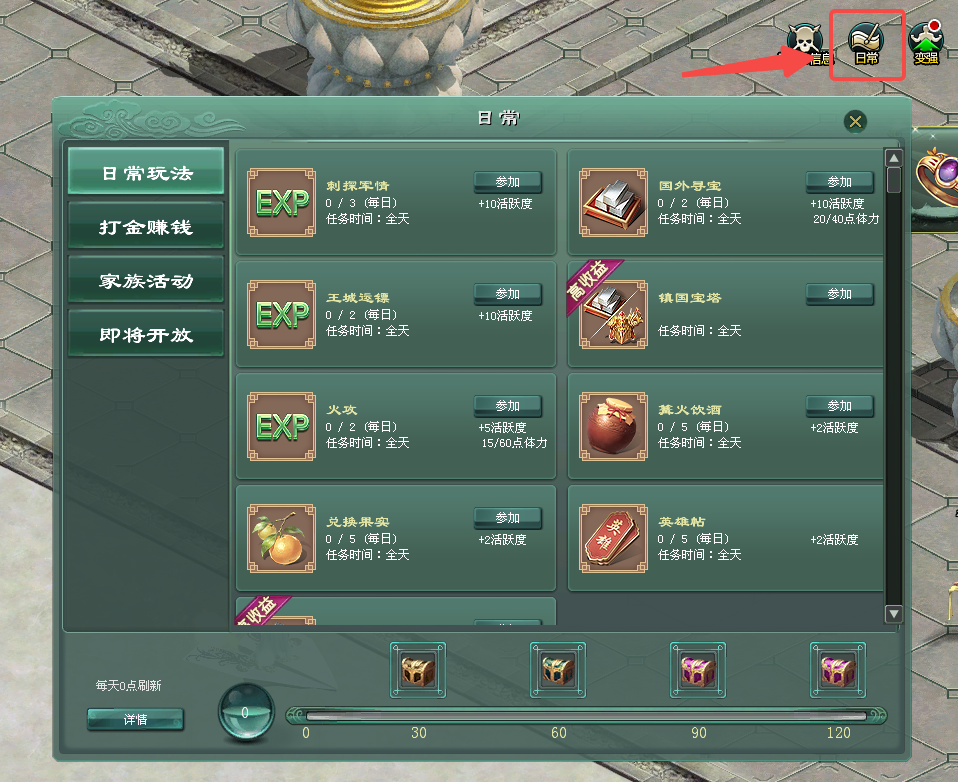This screenshot has height=782, width=958.
Task: Open the 详情 details button
Action: pos(135,720)
